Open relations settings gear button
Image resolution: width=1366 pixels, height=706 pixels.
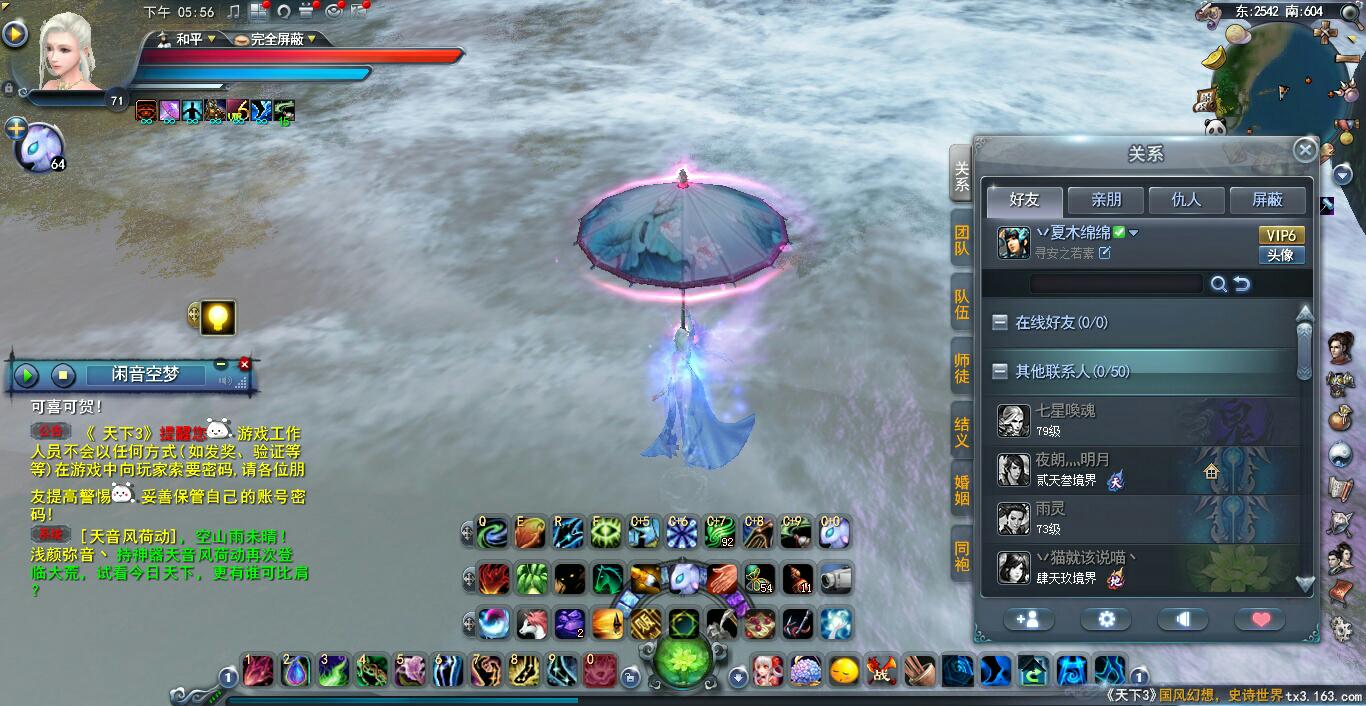[x=1106, y=619]
